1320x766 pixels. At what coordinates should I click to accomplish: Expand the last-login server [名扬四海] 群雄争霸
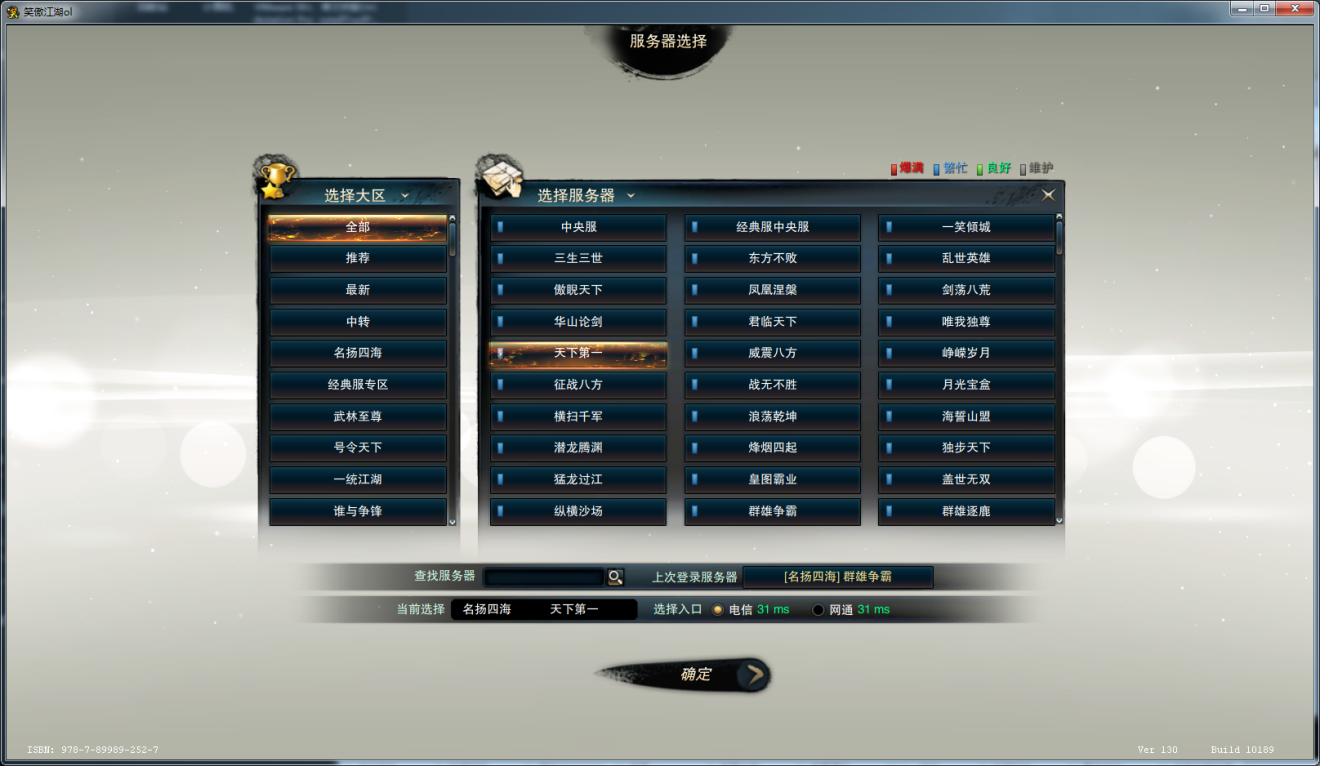pyautogui.click(x=836, y=576)
